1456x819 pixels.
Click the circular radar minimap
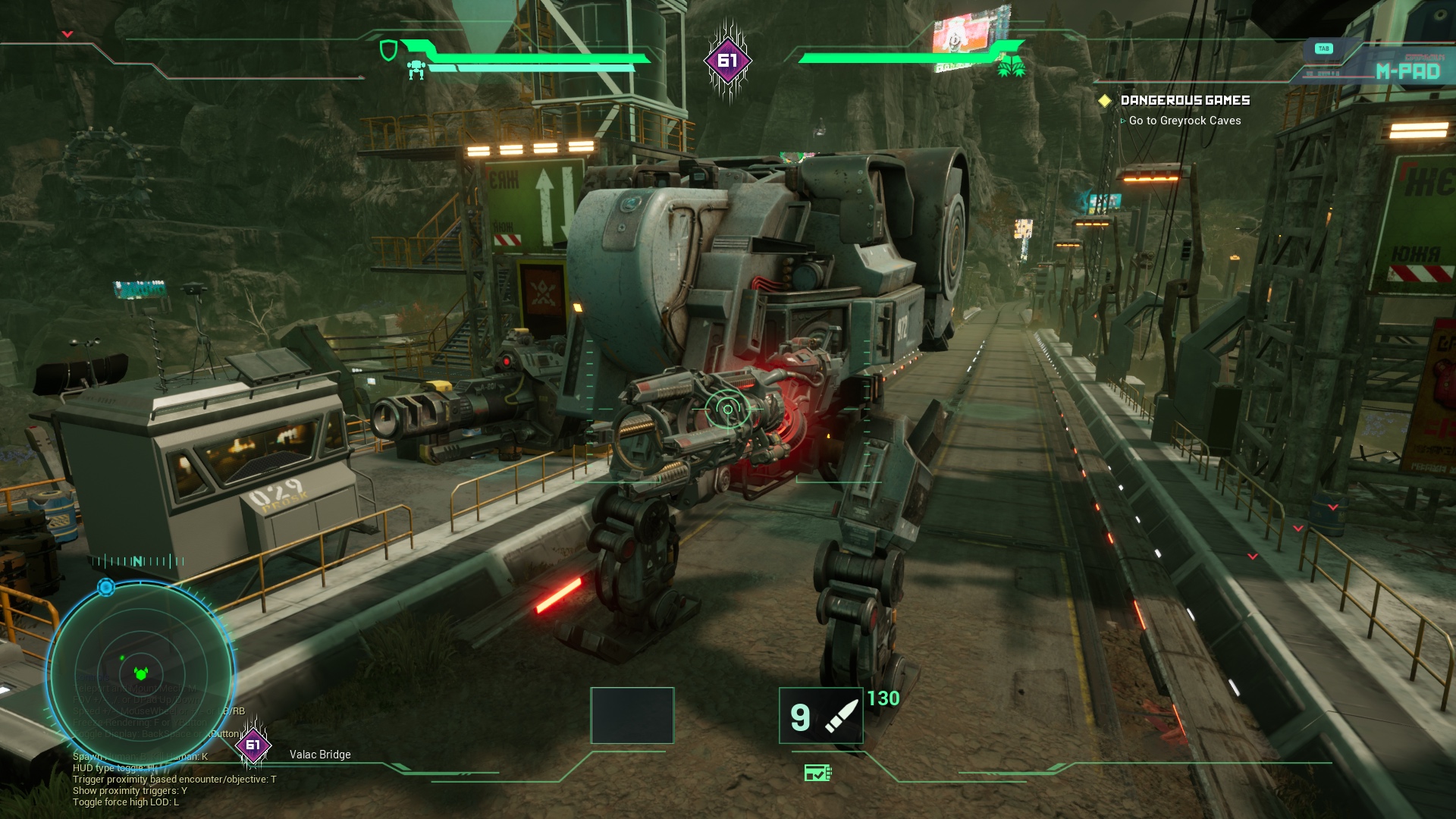[140, 673]
